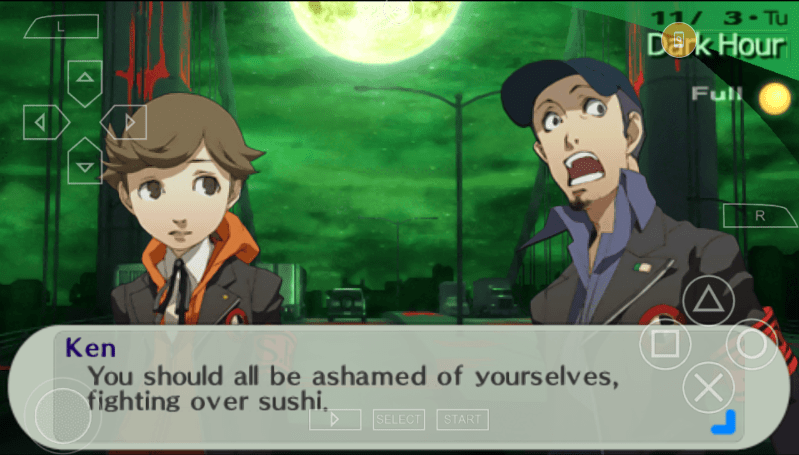799x455 pixels.
Task: Tap the L shoulder overlay button
Action: pos(62,28)
